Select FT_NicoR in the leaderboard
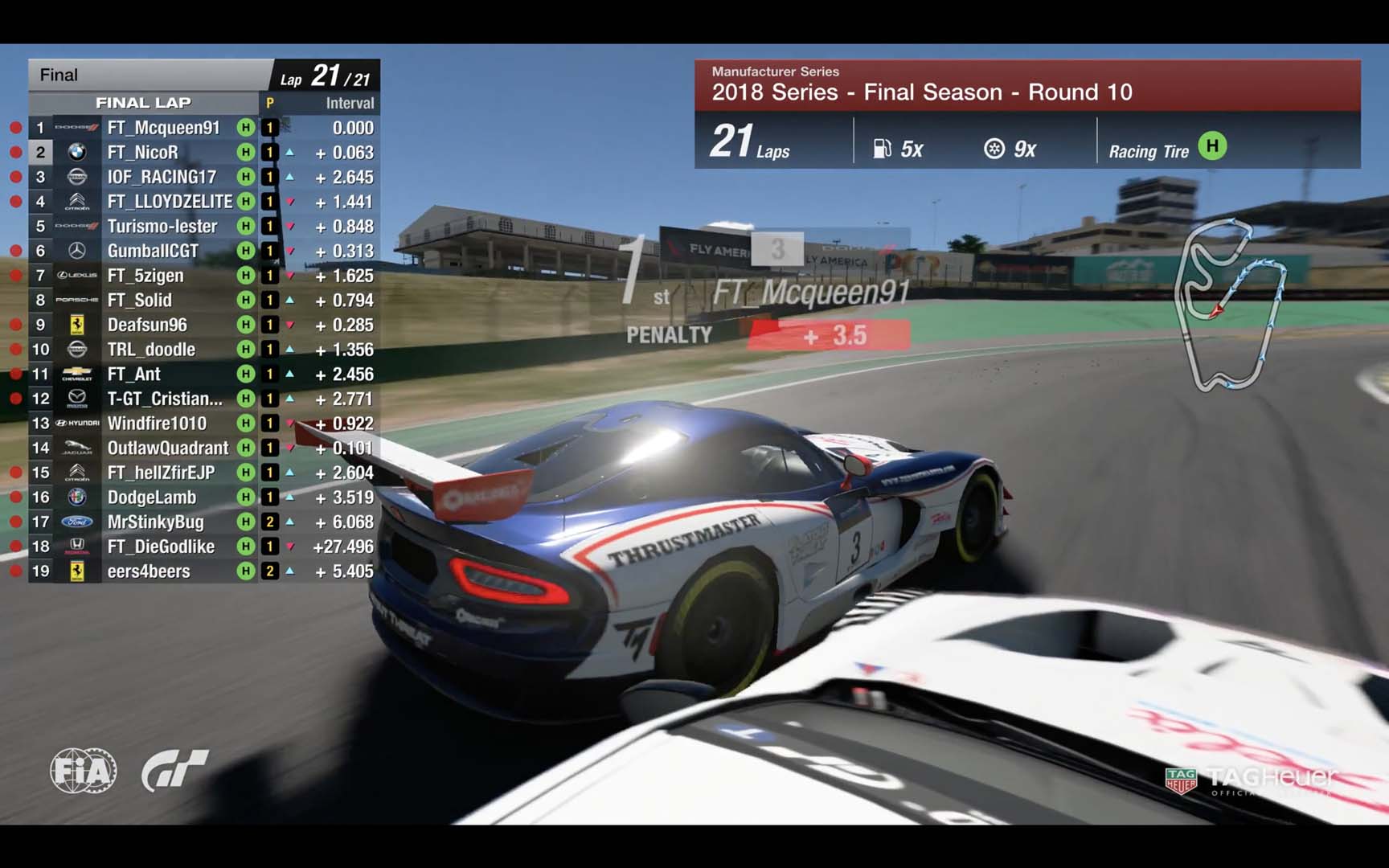This screenshot has height=868, width=1389. [x=143, y=153]
